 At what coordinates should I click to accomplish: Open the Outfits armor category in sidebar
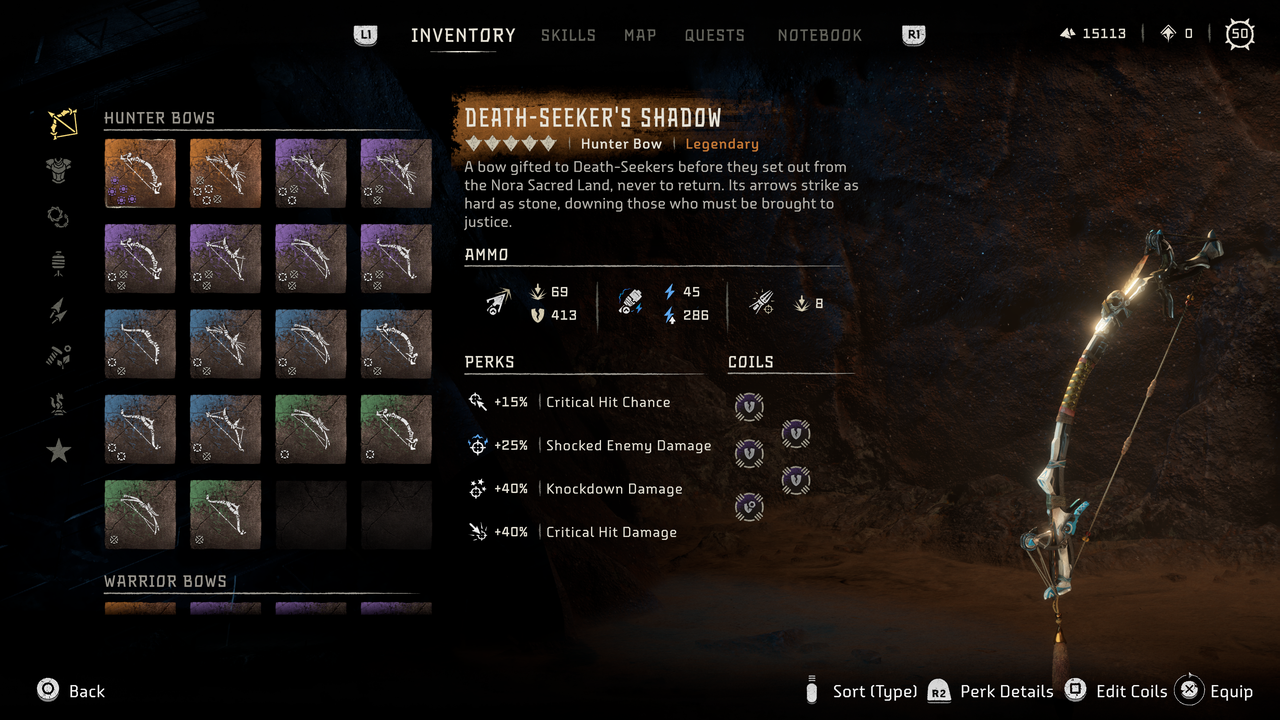(x=57, y=170)
